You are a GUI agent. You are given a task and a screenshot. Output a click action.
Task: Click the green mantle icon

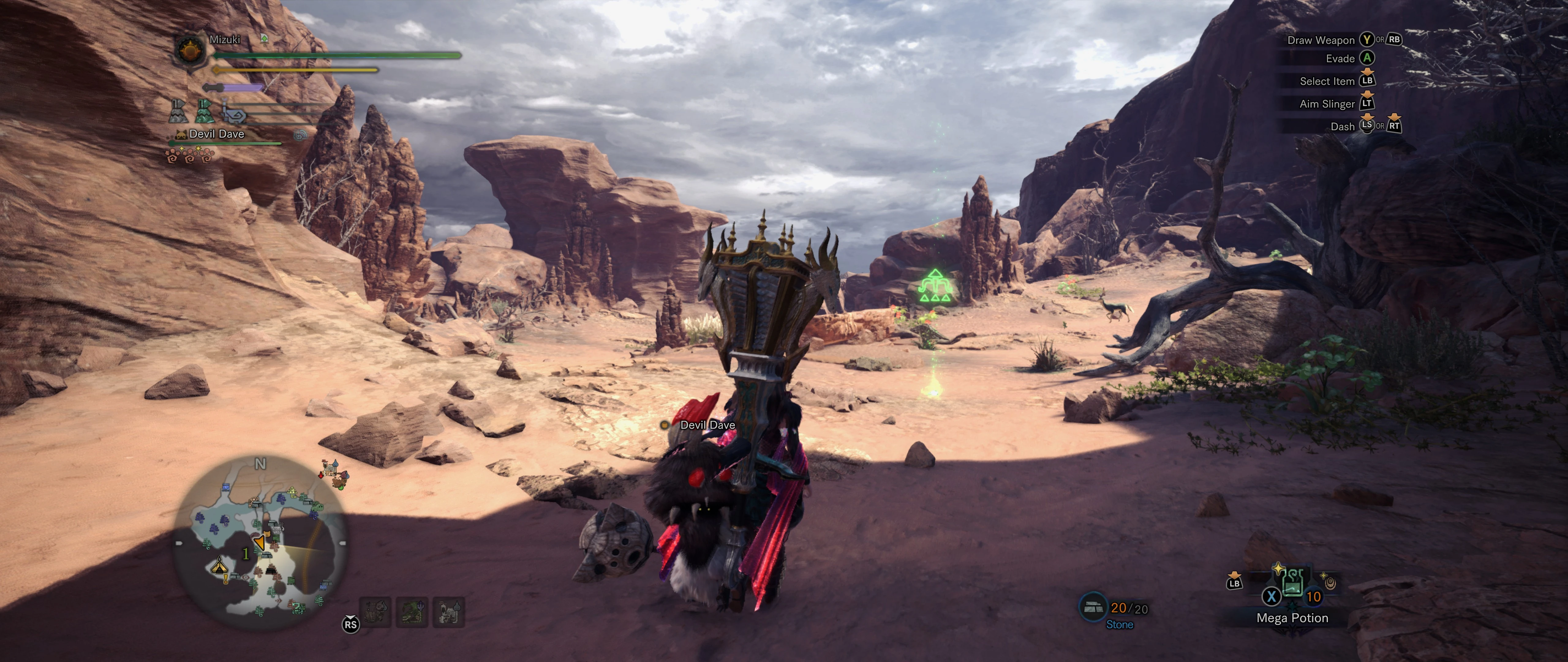[x=205, y=112]
